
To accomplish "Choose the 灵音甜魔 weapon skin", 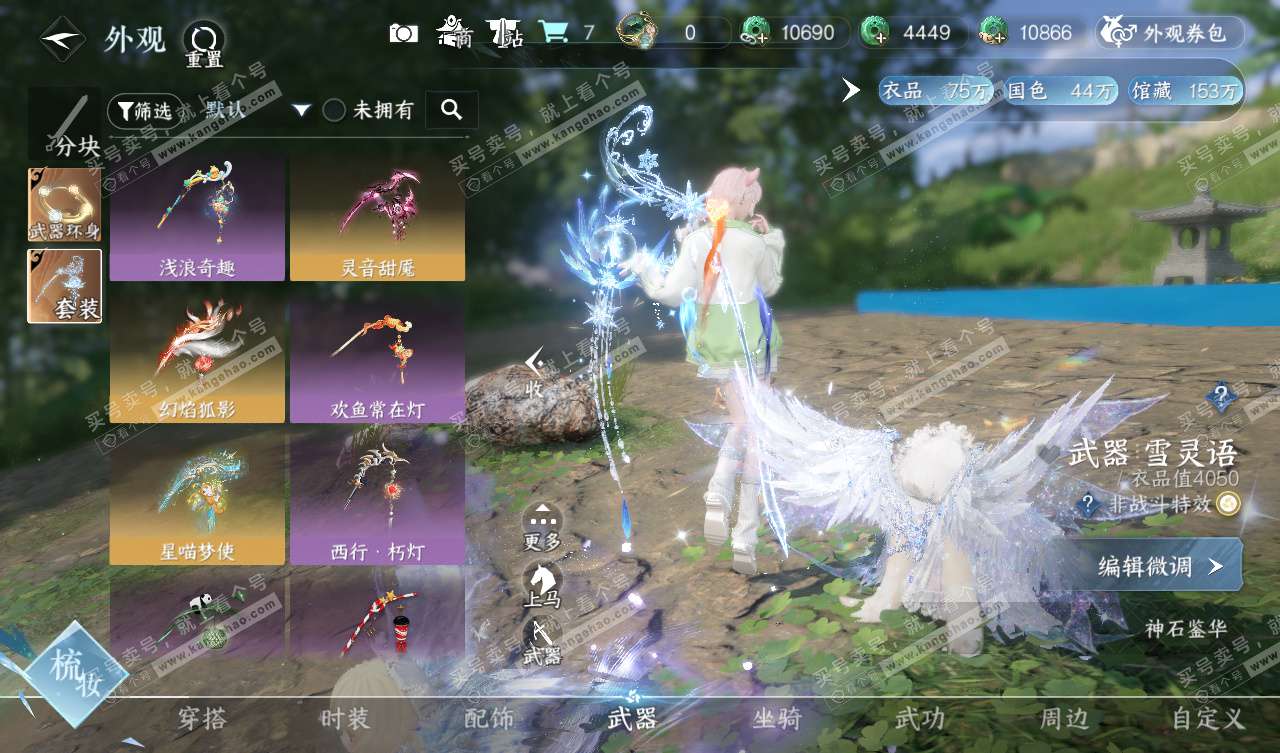I will pyautogui.click(x=377, y=217).
